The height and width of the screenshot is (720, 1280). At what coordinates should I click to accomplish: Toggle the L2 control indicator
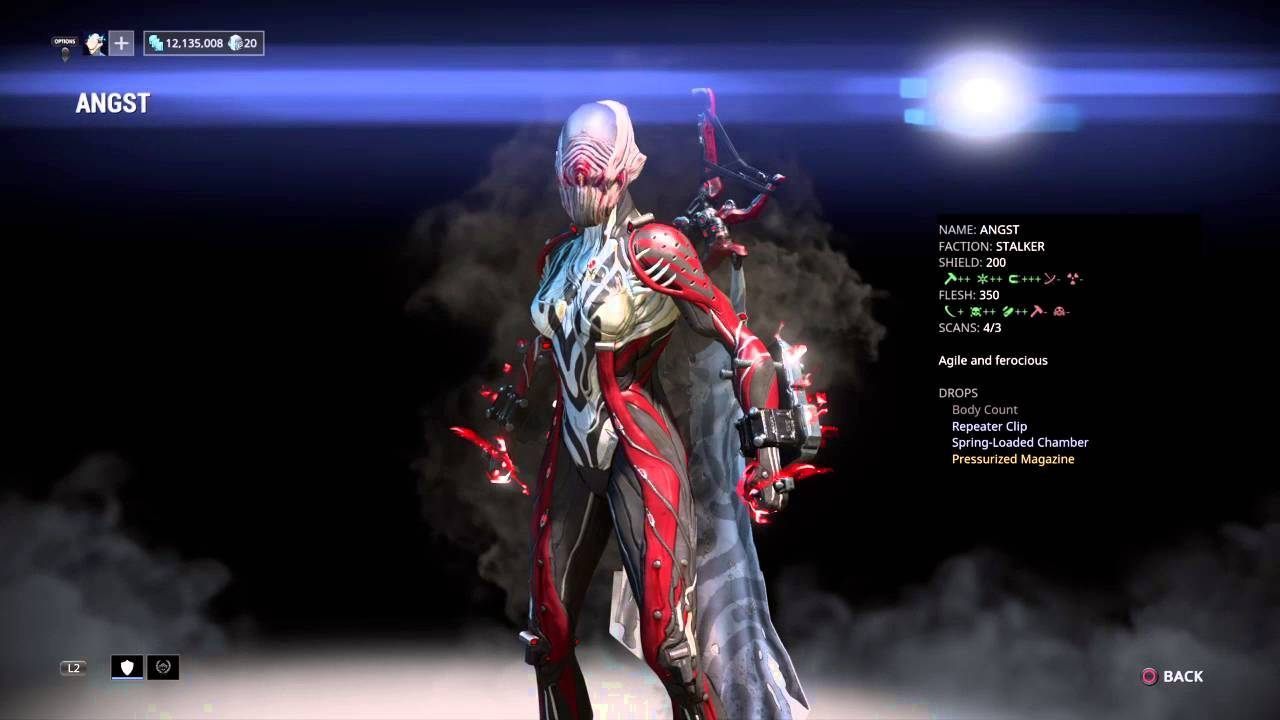click(x=72, y=667)
